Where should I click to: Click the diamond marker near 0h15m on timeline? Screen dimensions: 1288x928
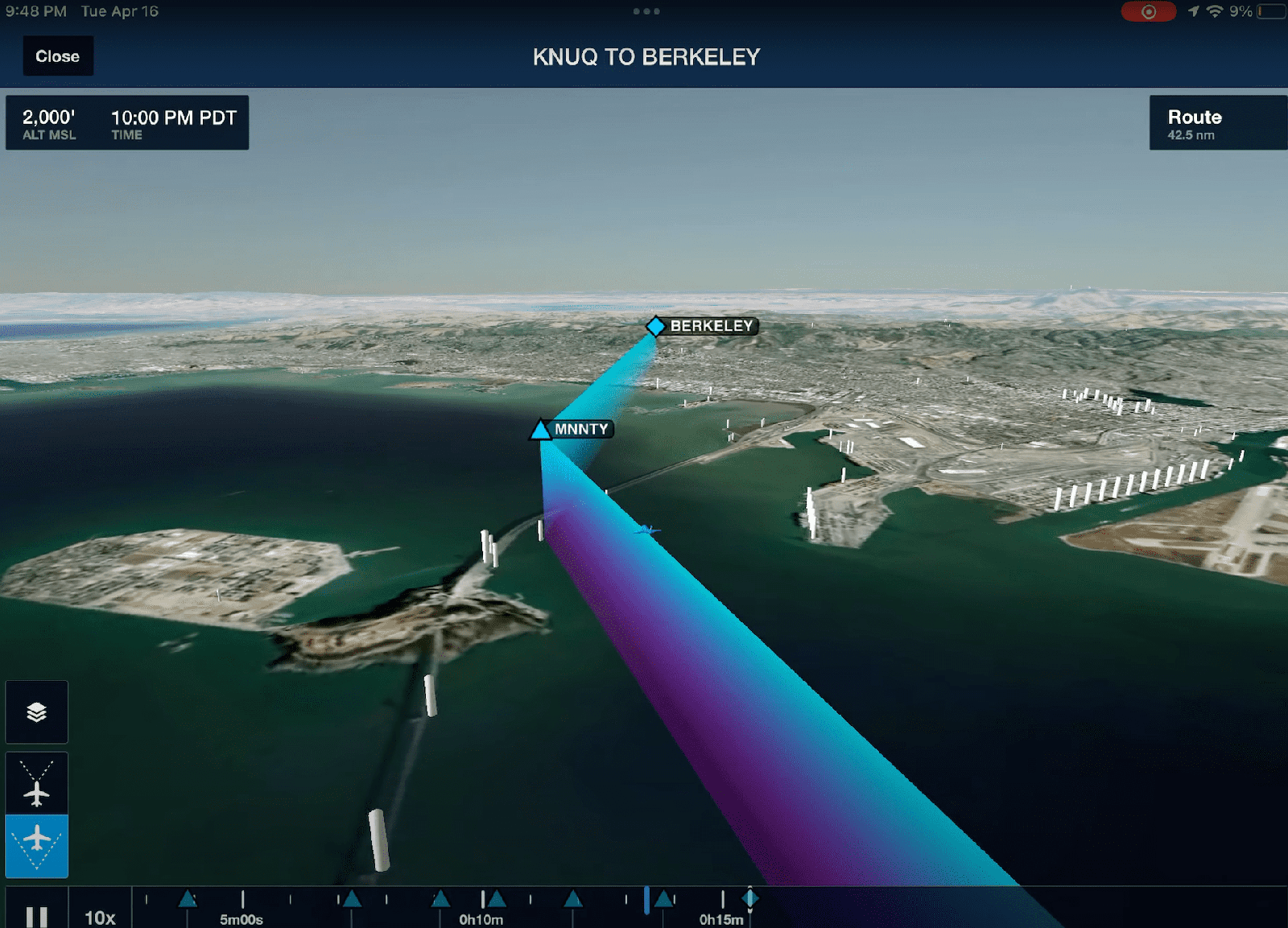[x=750, y=899]
